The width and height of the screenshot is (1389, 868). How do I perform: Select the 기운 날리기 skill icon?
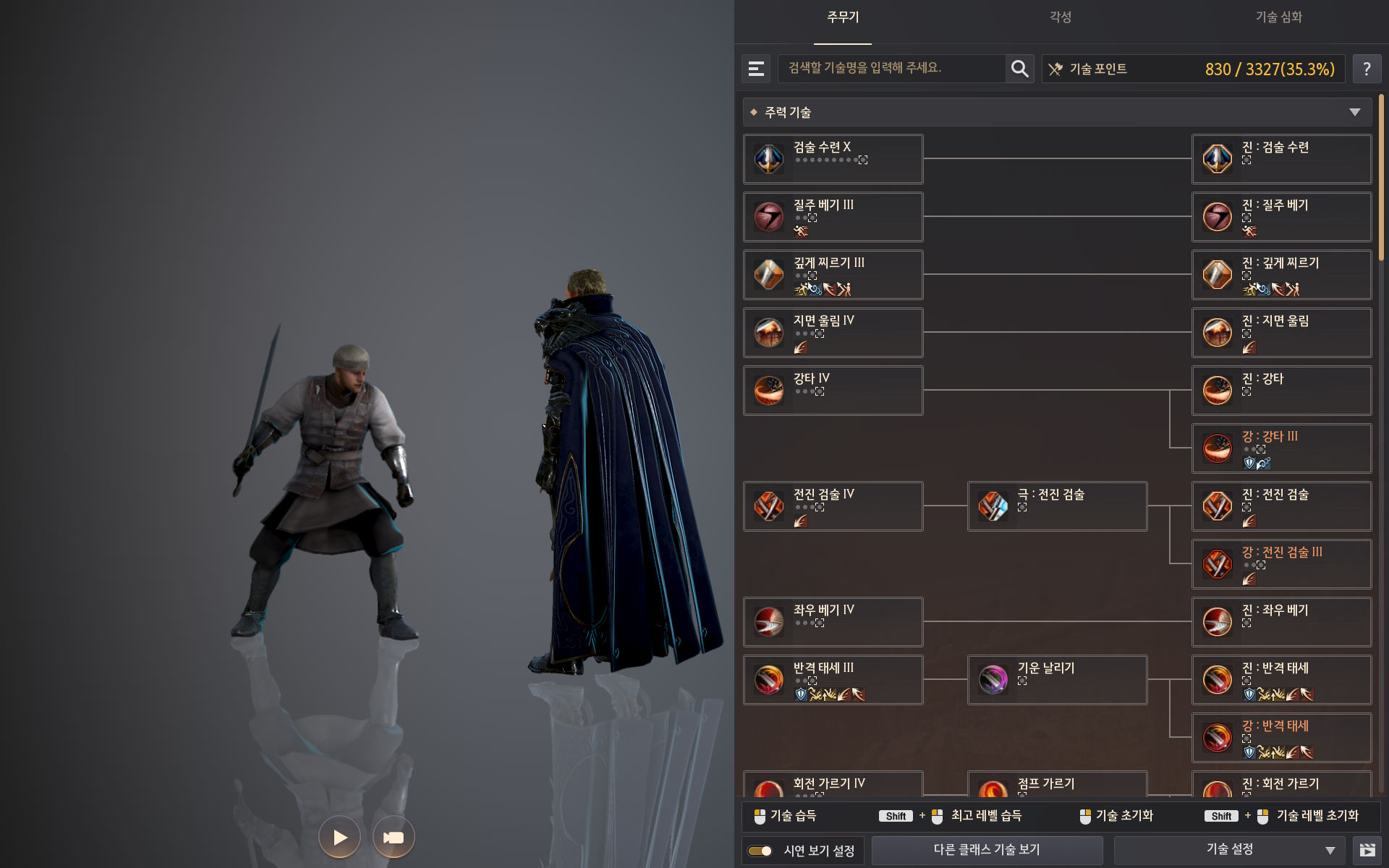[993, 679]
